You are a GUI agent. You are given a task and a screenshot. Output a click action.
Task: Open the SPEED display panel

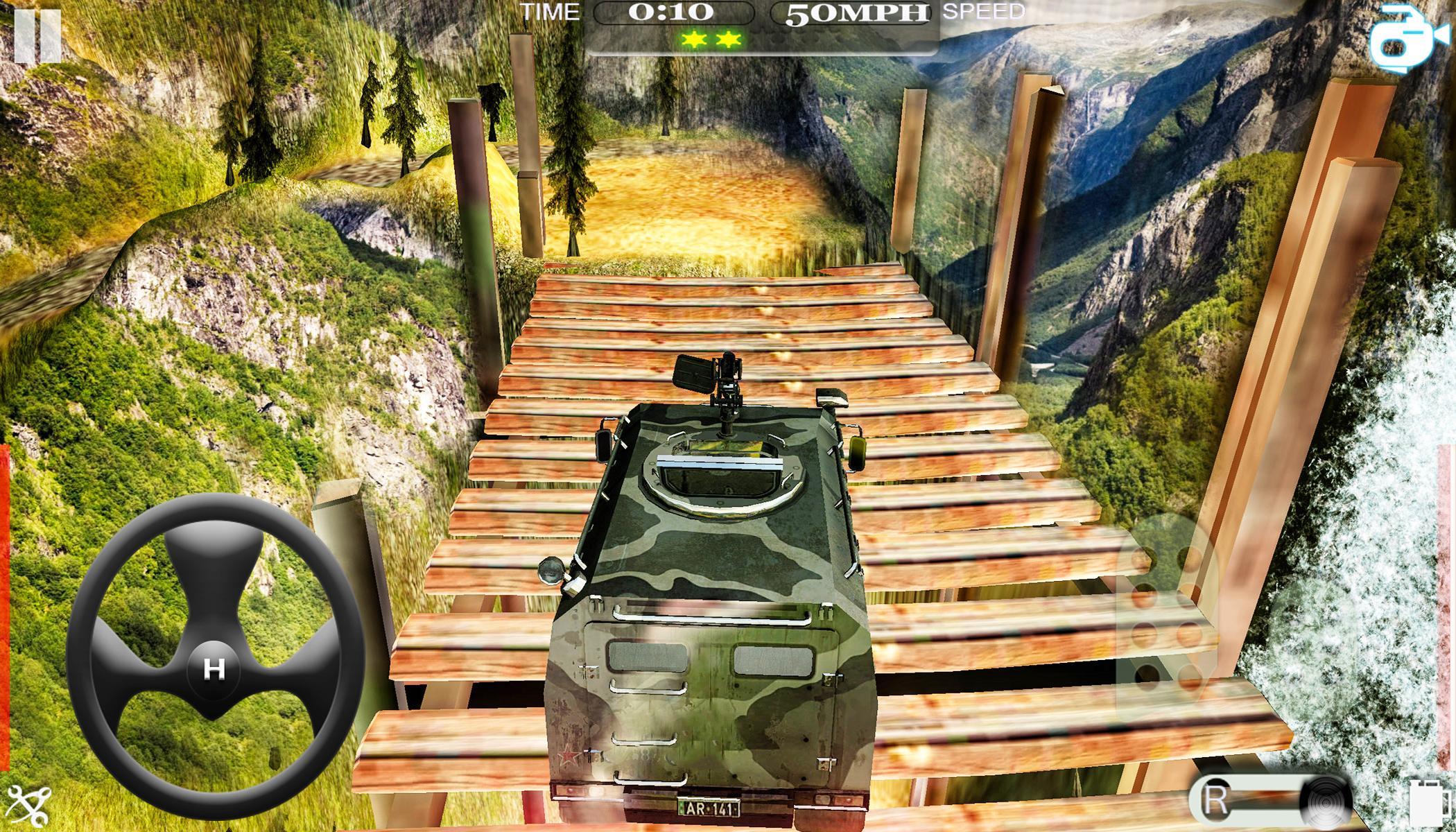tap(983, 12)
